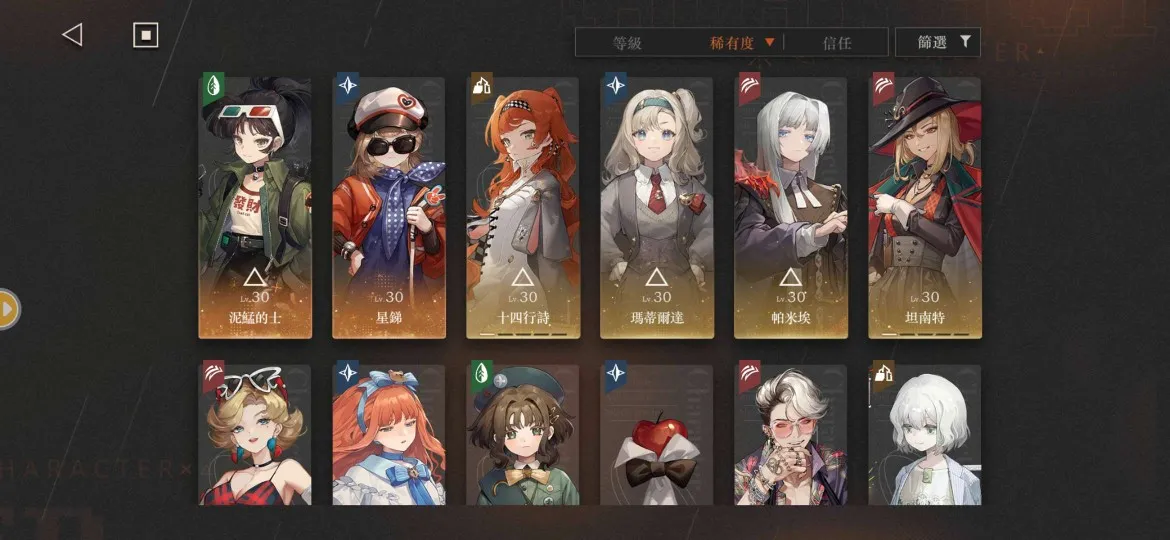Select the 泥鯭的士 character card

coord(255,208)
